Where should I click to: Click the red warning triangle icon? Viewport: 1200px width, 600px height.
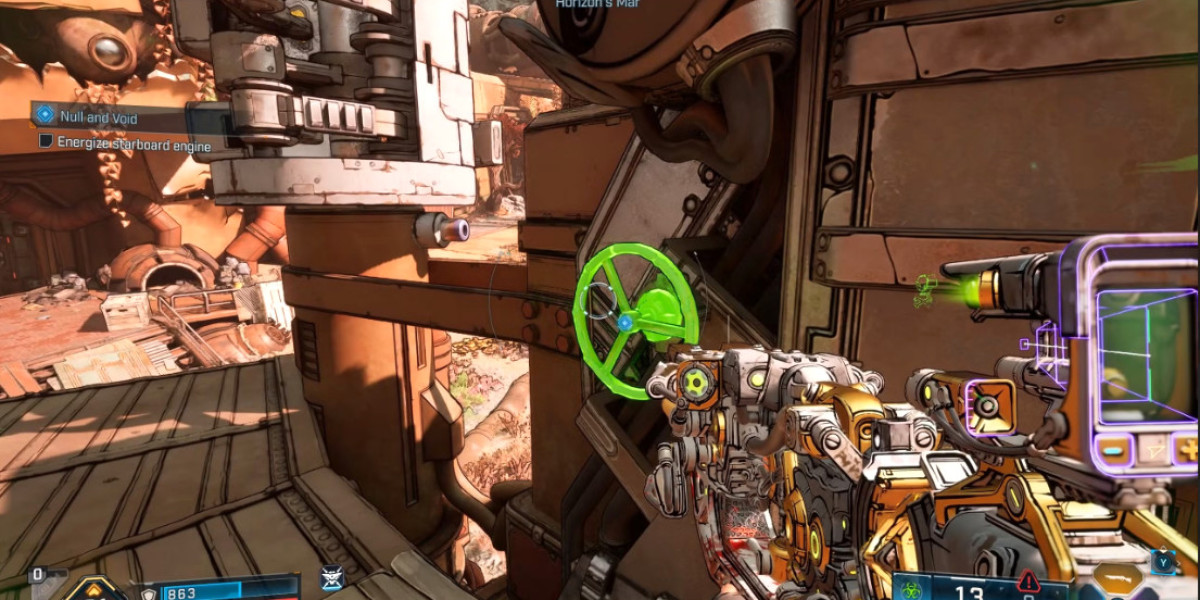(x=1027, y=581)
